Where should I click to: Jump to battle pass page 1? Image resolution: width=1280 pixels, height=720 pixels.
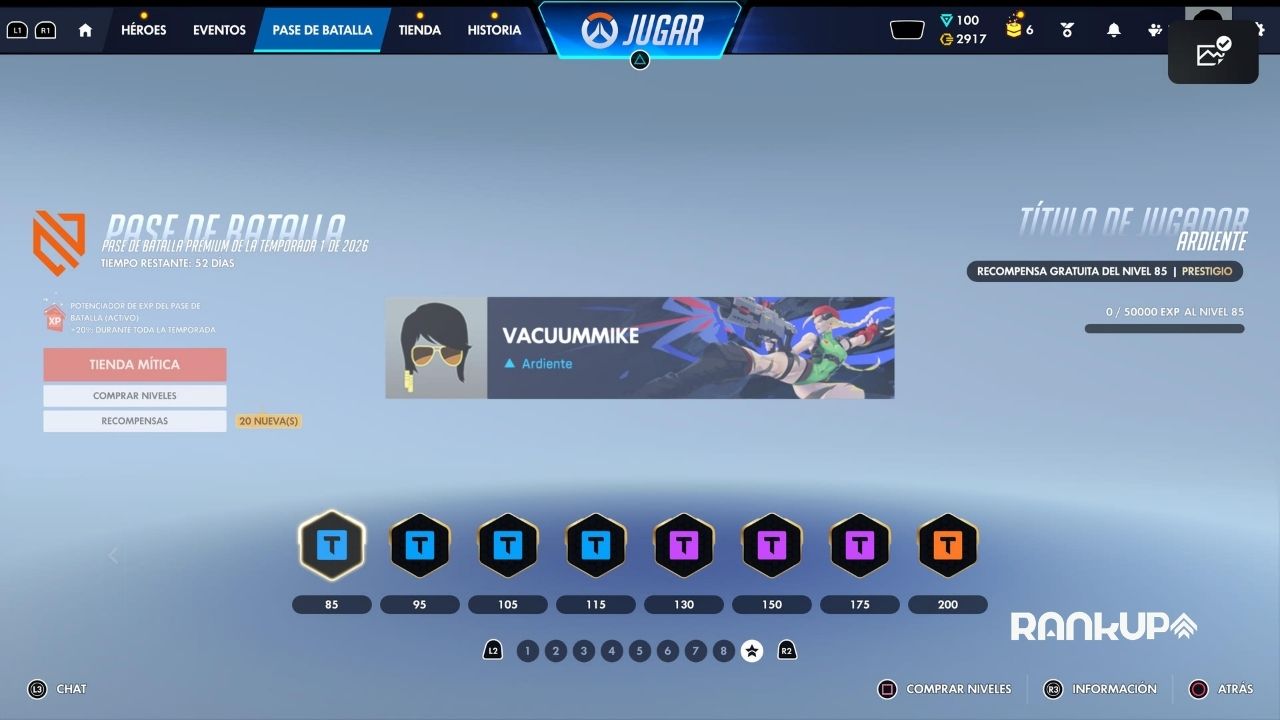[x=528, y=651]
